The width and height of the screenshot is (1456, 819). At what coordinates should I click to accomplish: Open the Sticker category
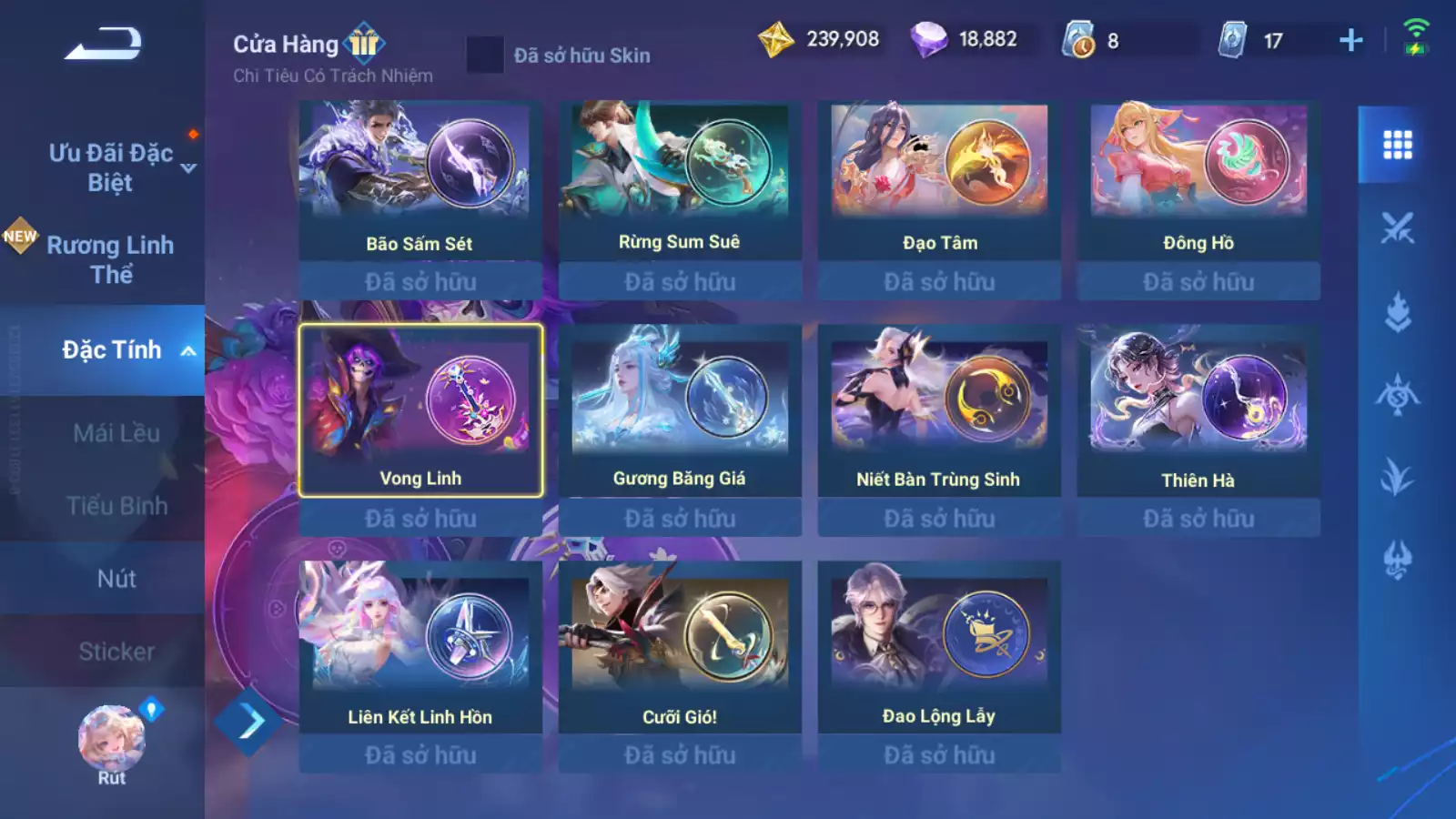click(116, 652)
